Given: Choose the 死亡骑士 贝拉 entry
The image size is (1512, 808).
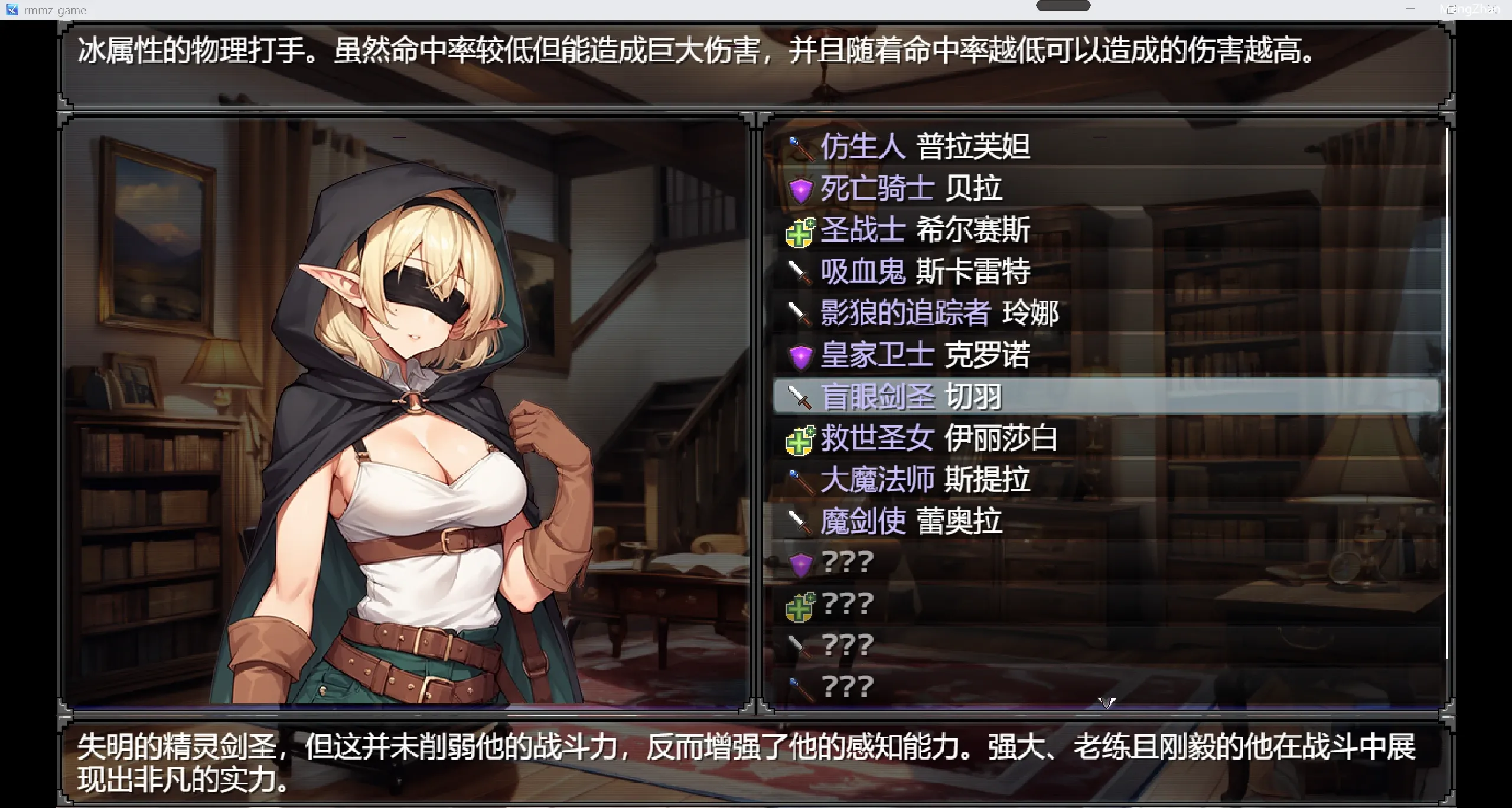Looking at the screenshot, I should (x=911, y=188).
